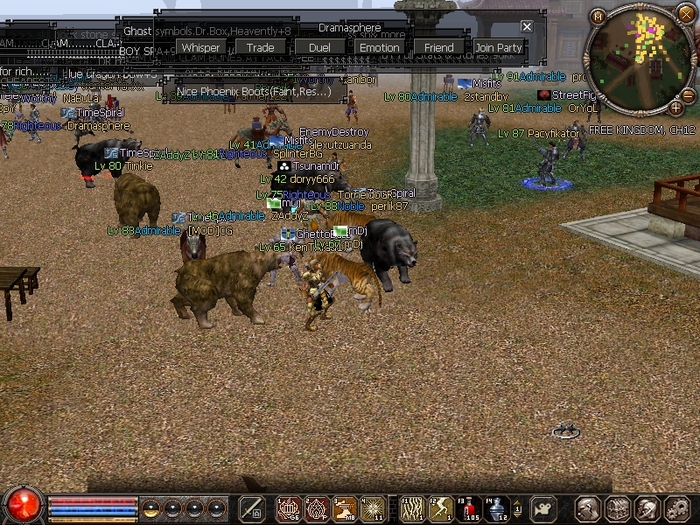
Task: Select the sword weapon slot on the hotbar
Action: pyautogui.click(x=252, y=509)
